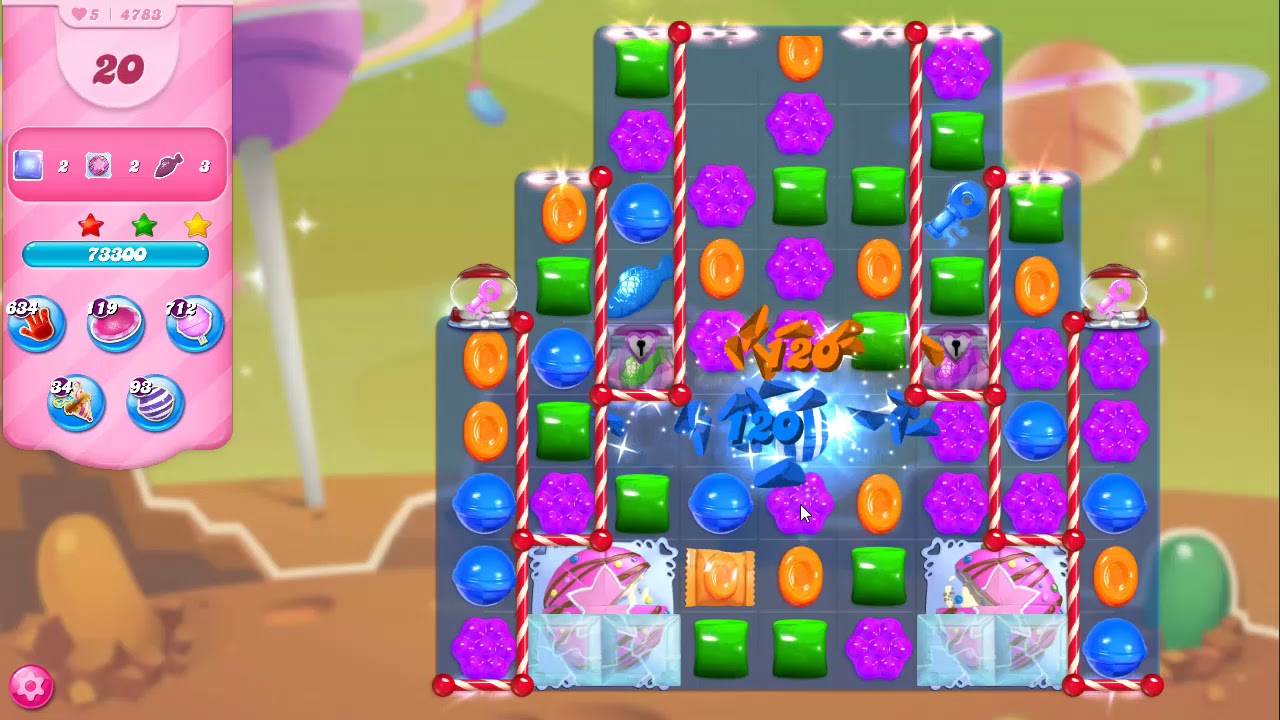Image resolution: width=1280 pixels, height=720 pixels.
Task: Select the free switch hand booster
Action: point(37,322)
